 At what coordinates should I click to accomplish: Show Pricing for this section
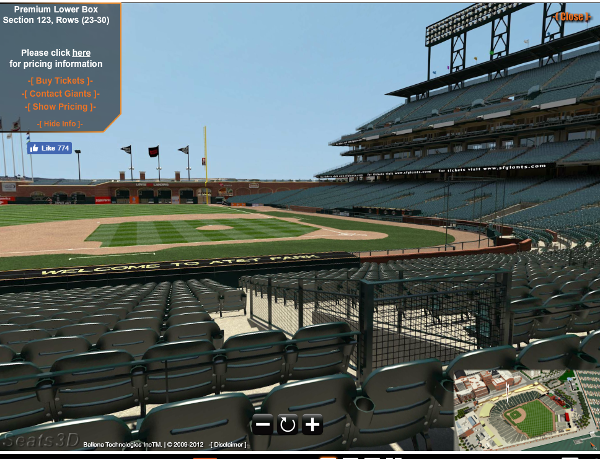[x=60, y=106]
